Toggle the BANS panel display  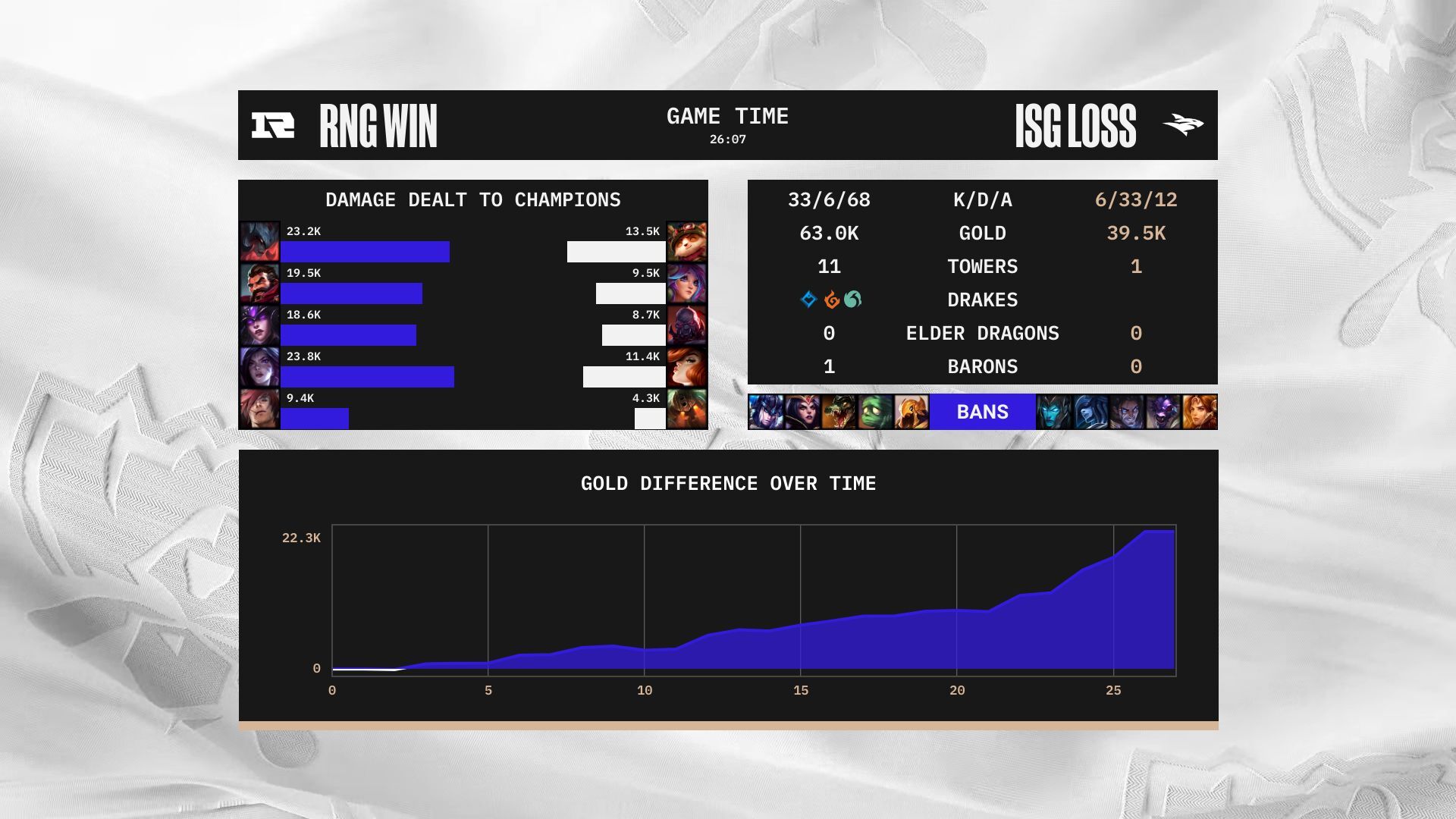click(981, 412)
